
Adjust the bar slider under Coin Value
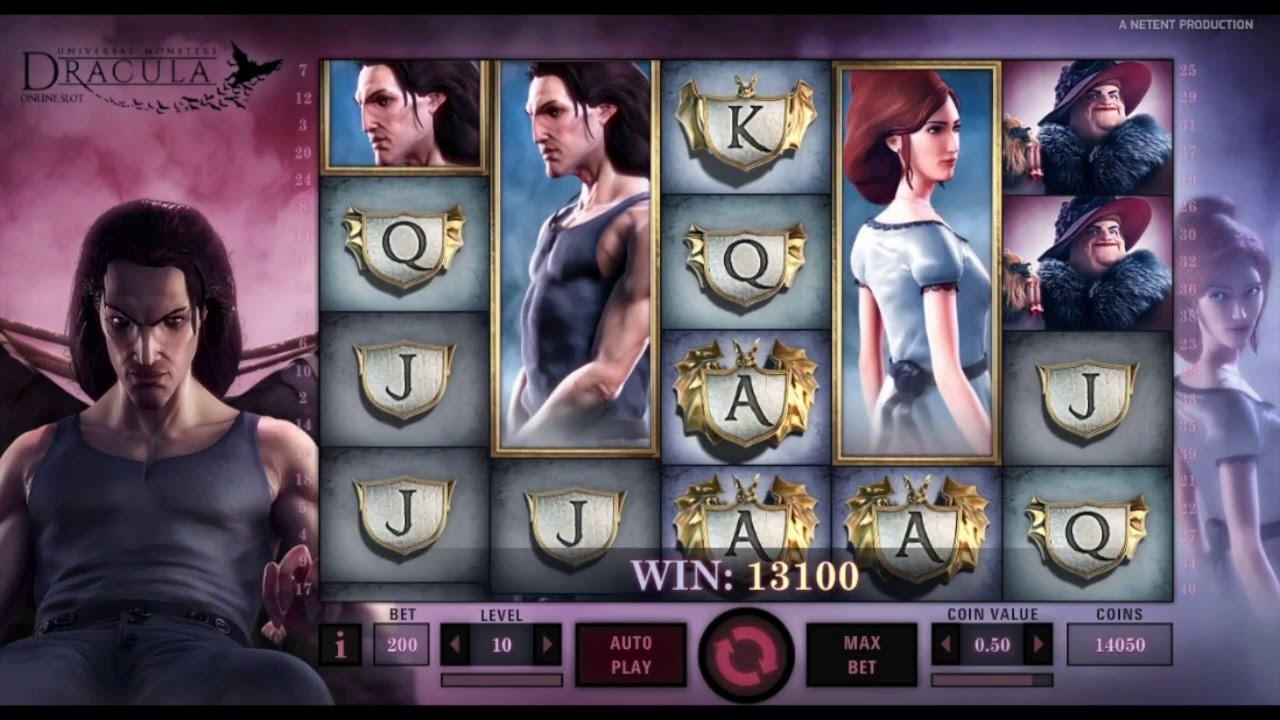(x=991, y=680)
